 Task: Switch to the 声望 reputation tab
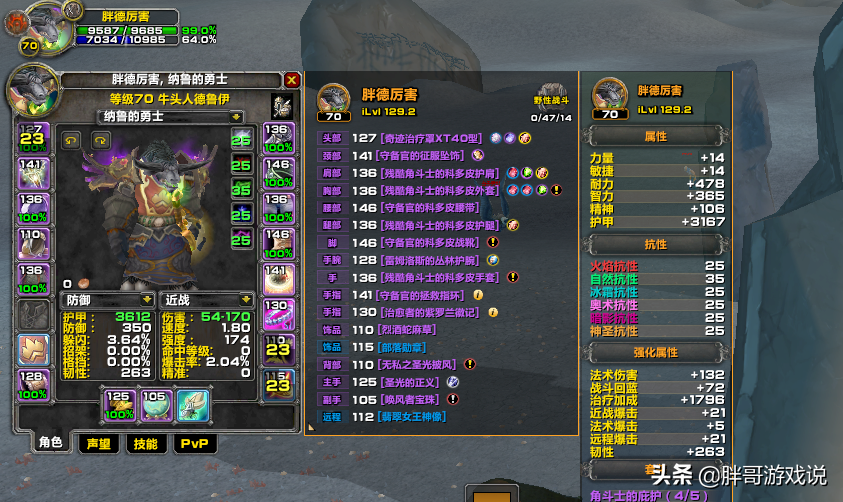point(98,444)
